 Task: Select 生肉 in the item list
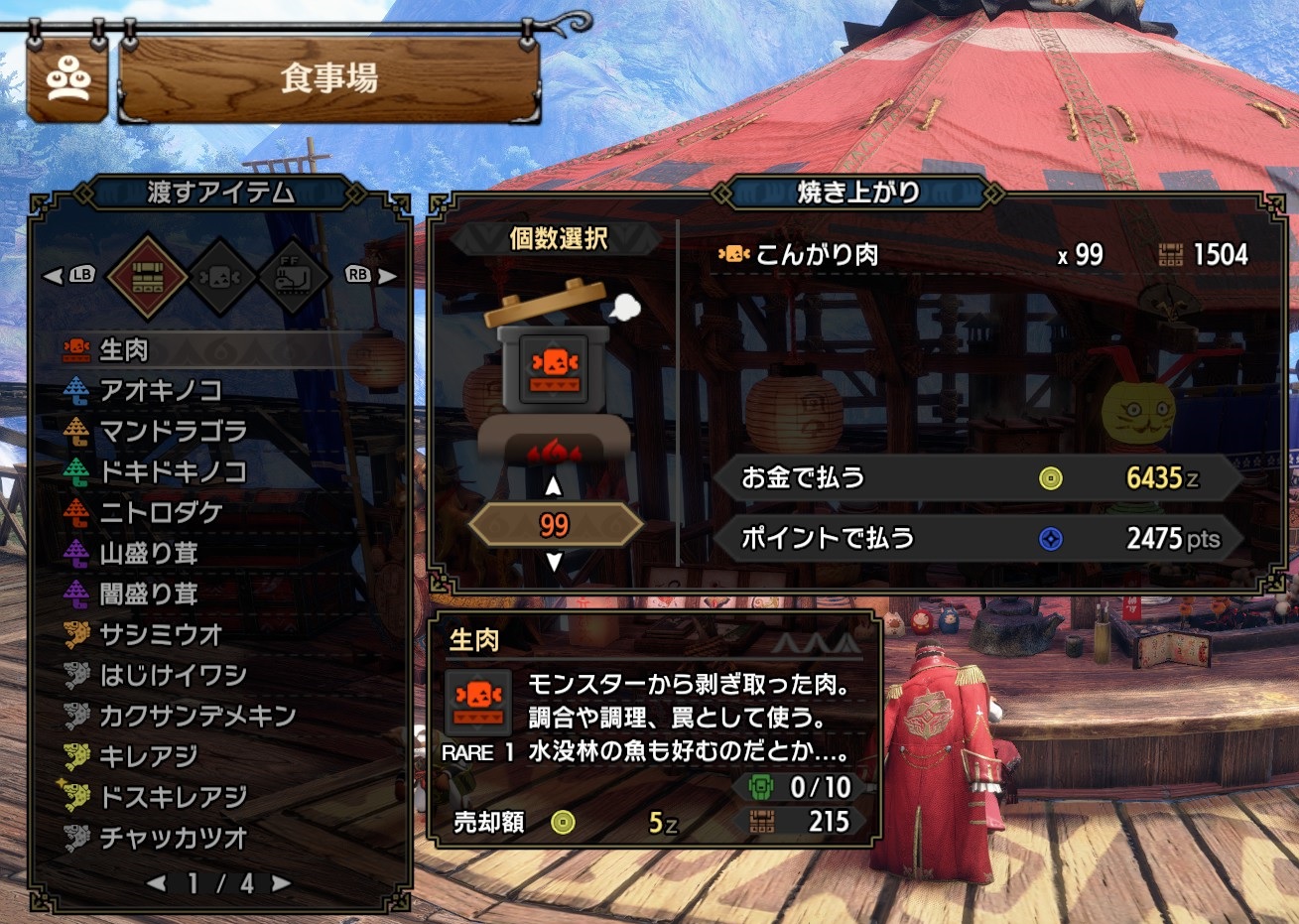(x=124, y=349)
